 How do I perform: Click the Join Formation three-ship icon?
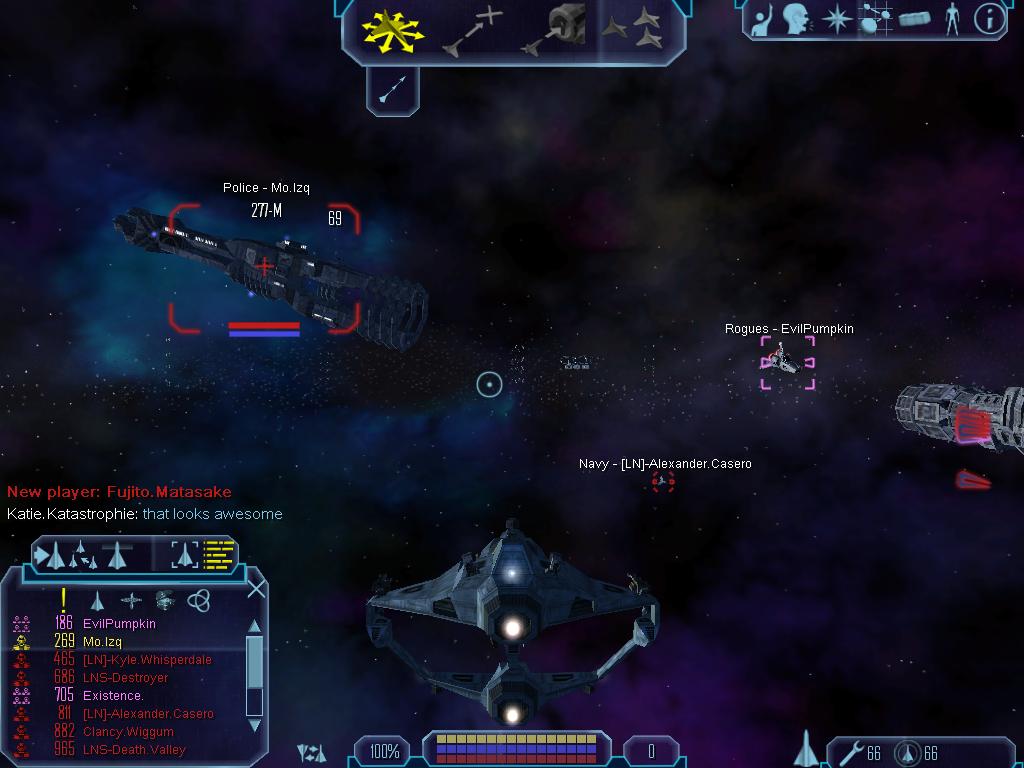coord(633,29)
